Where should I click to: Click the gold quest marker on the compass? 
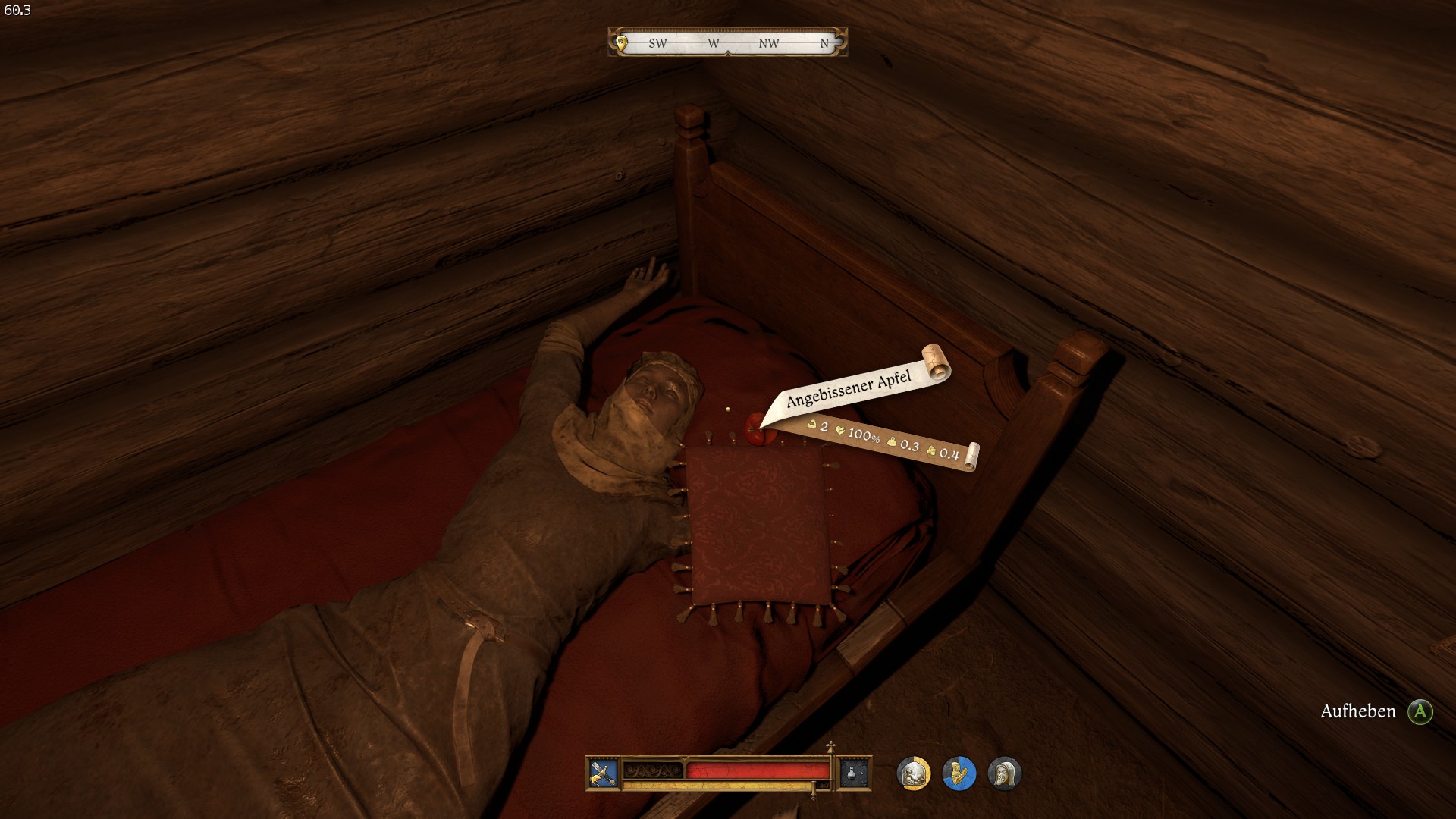(622, 43)
